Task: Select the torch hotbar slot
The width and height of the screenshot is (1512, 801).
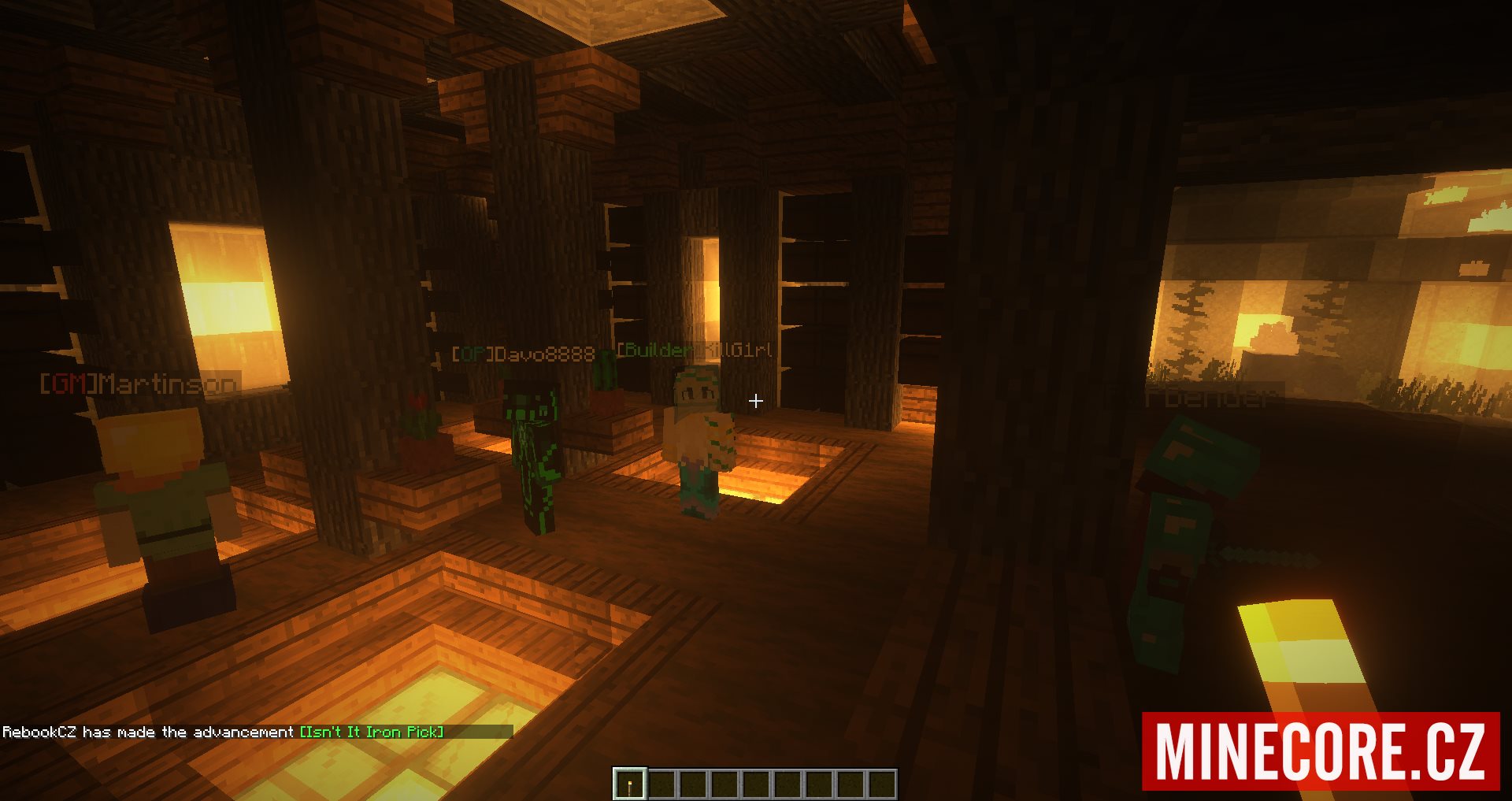Action: pyautogui.click(x=630, y=784)
